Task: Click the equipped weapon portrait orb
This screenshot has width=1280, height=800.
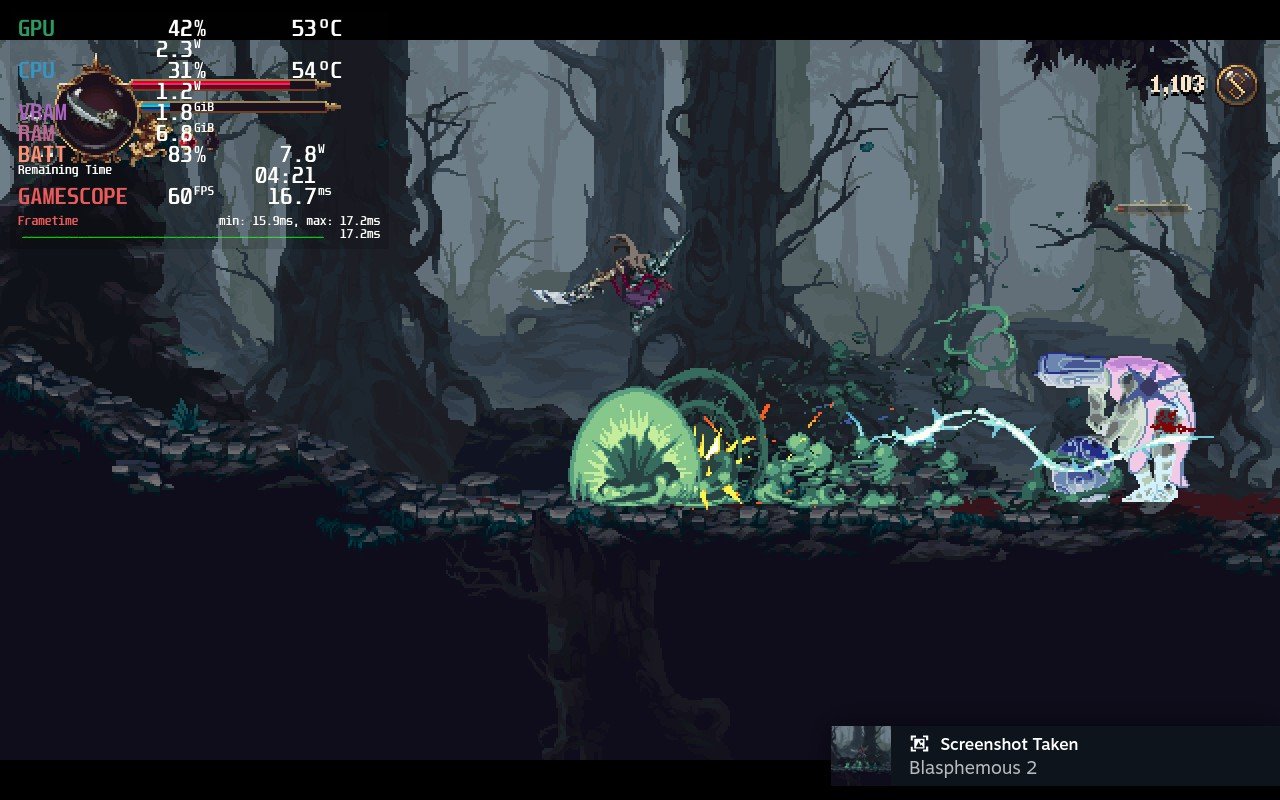Action: click(97, 114)
